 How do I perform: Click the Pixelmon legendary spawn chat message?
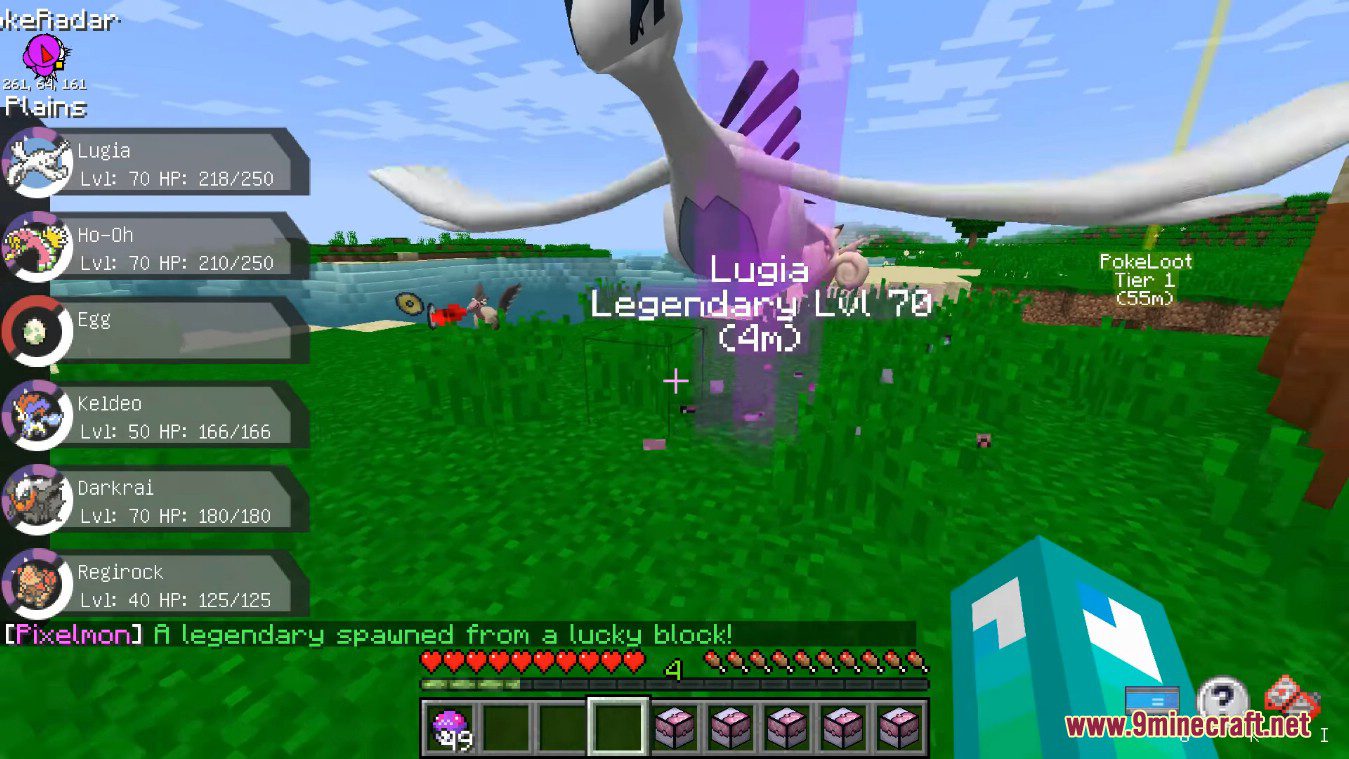368,634
